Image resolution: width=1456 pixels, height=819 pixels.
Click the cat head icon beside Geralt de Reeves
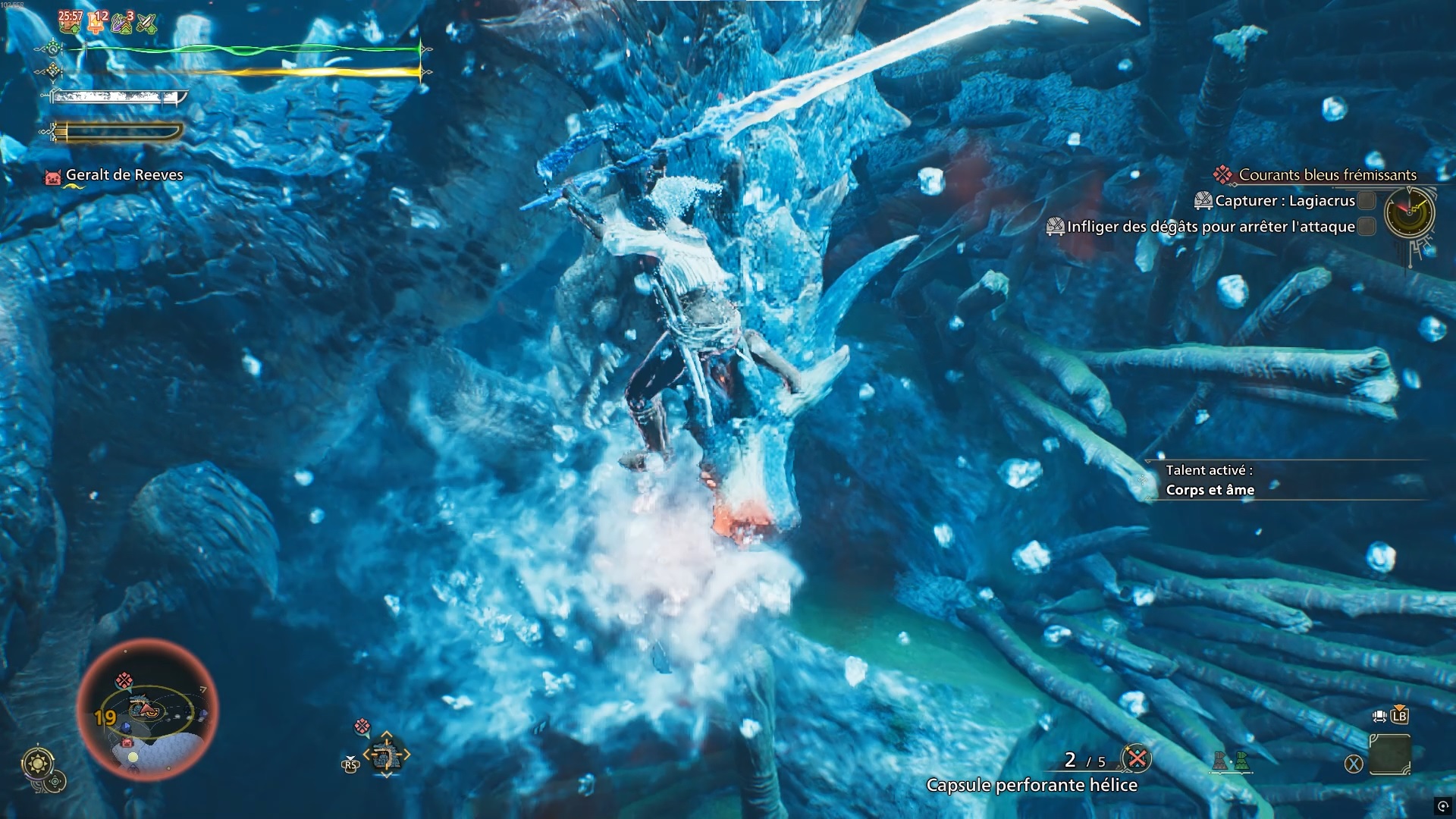[x=52, y=174]
